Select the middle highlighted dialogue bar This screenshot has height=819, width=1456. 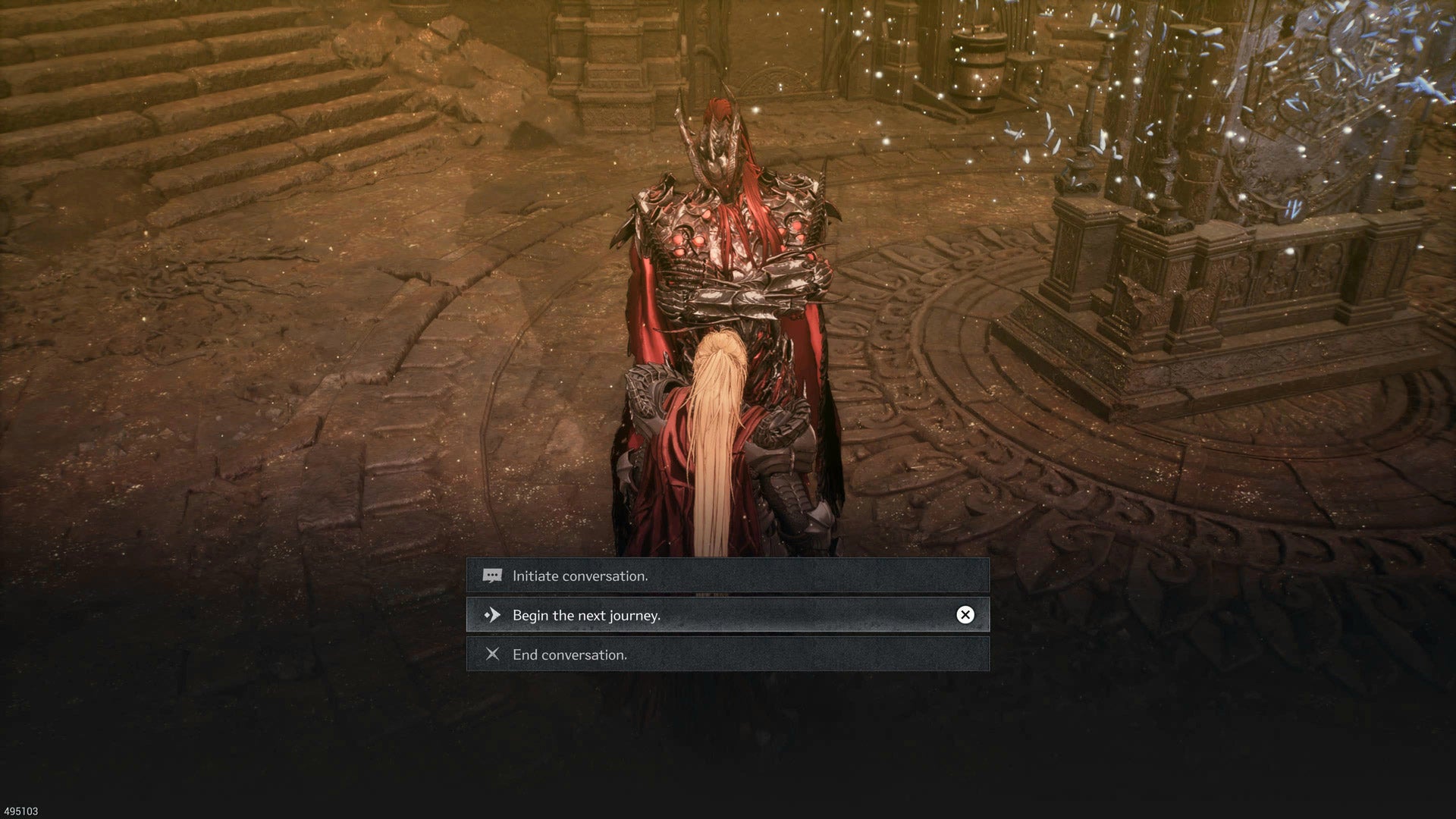728,615
